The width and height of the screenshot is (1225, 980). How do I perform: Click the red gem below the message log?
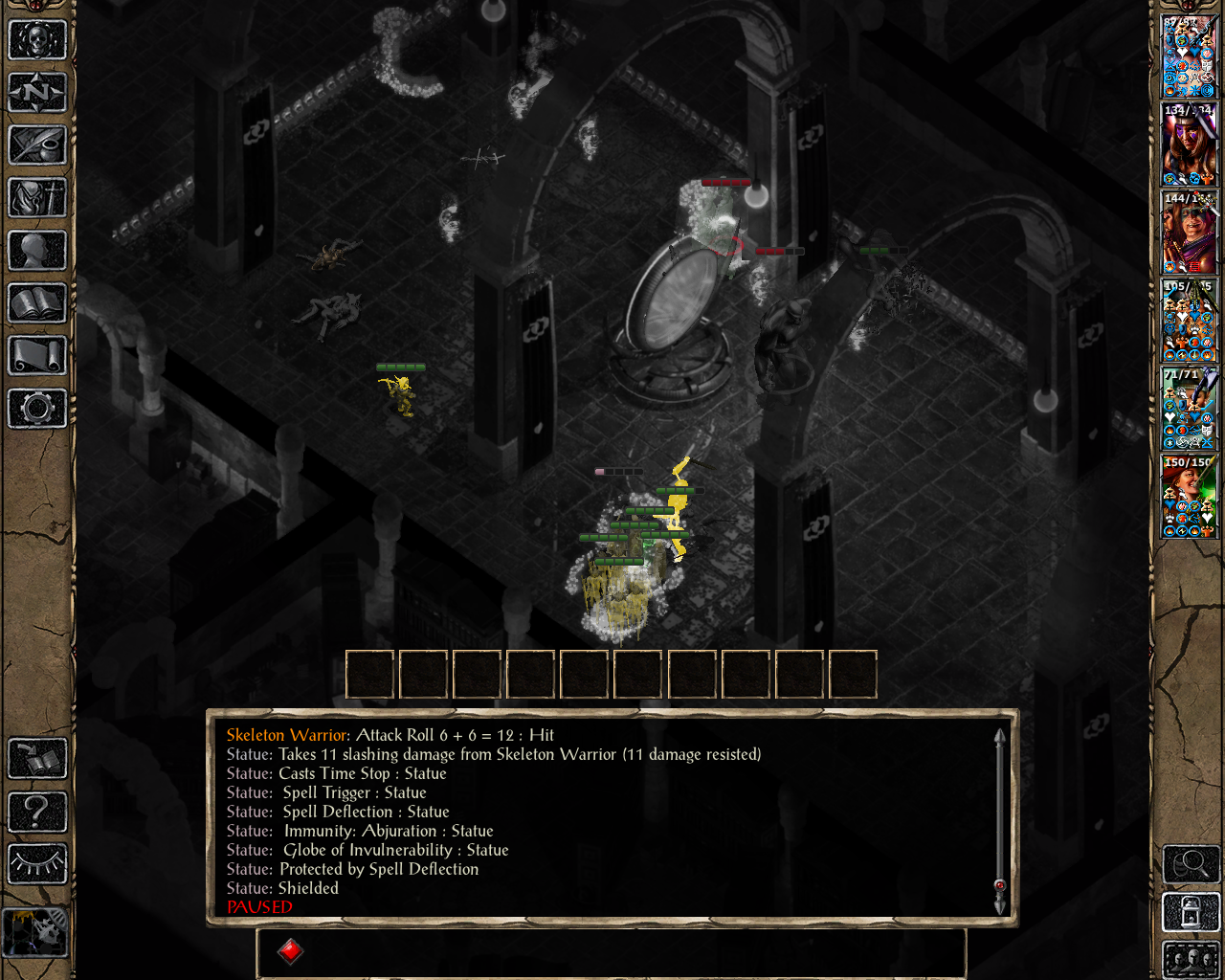[x=291, y=951]
